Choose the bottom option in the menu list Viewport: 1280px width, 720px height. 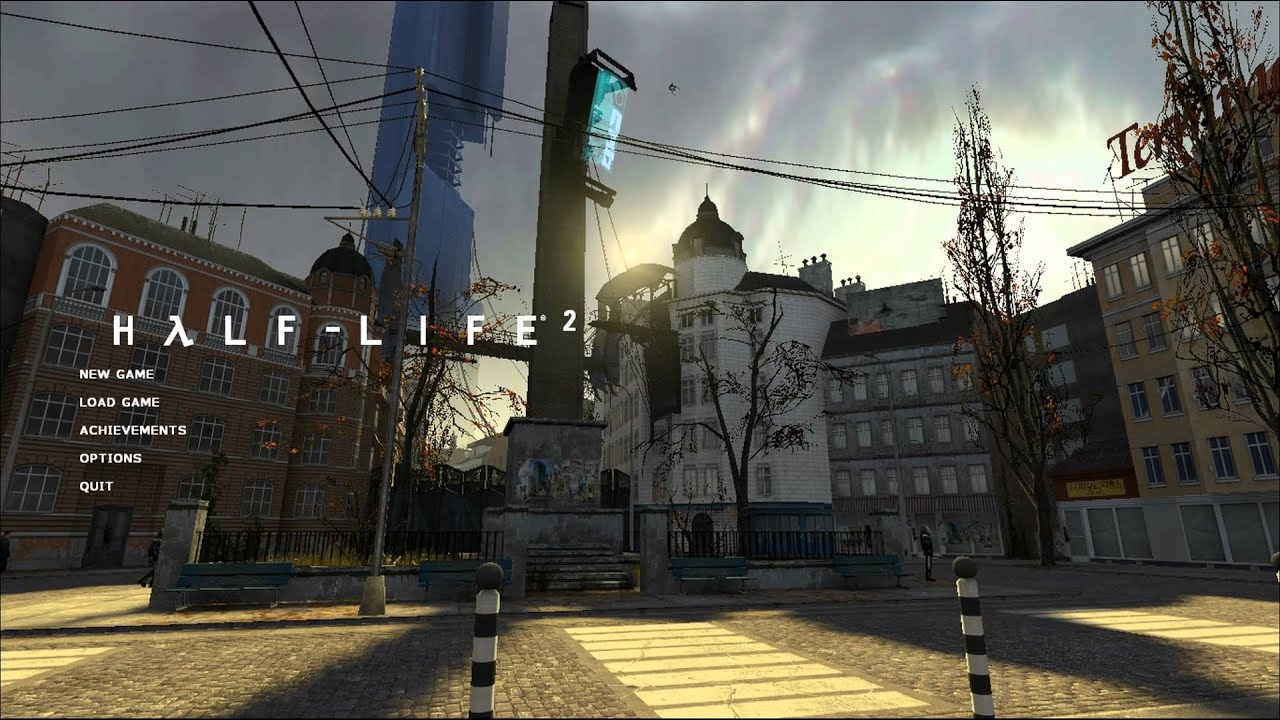click(96, 484)
